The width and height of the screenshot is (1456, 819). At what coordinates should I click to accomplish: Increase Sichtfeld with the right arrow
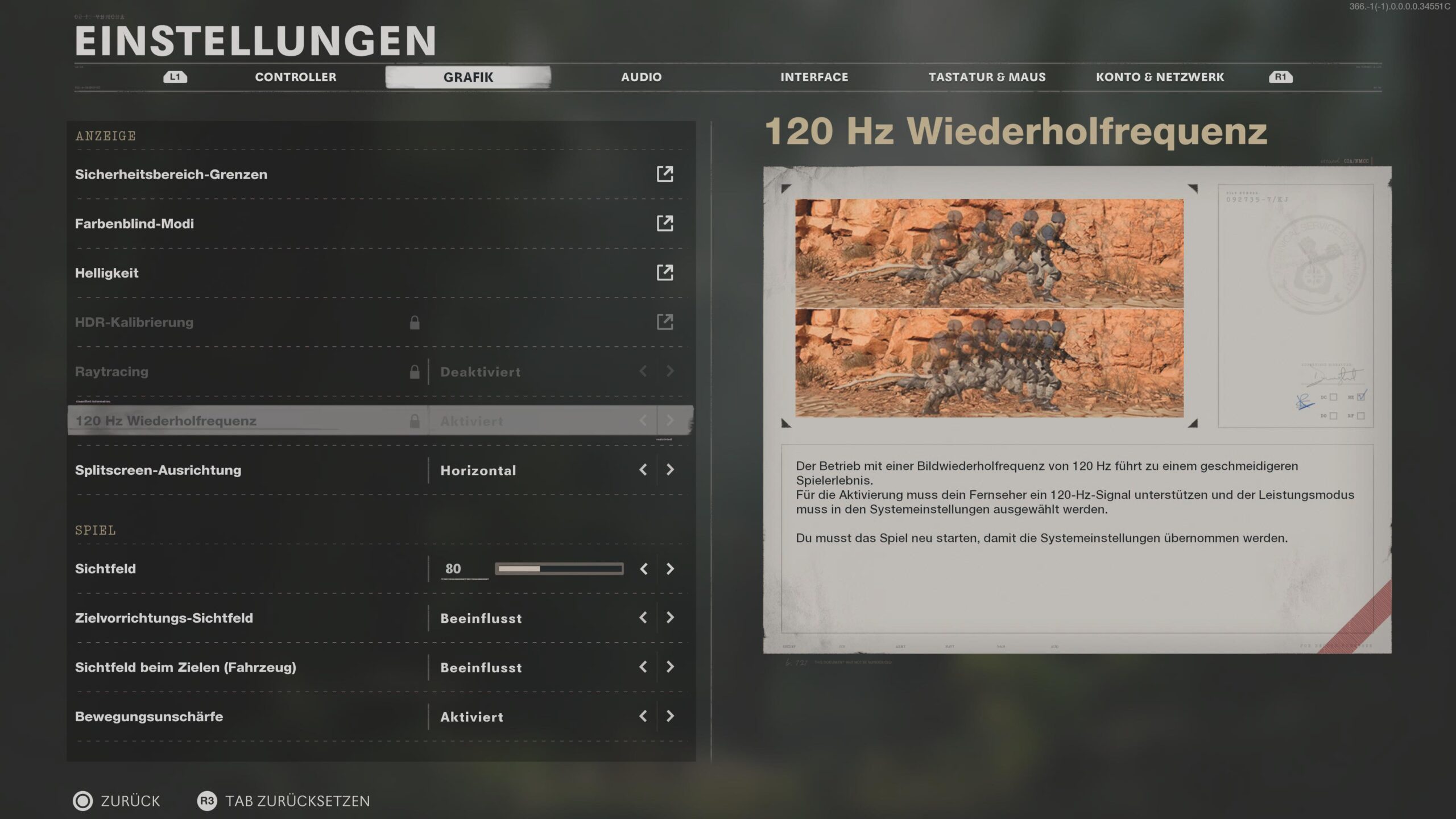tap(670, 569)
